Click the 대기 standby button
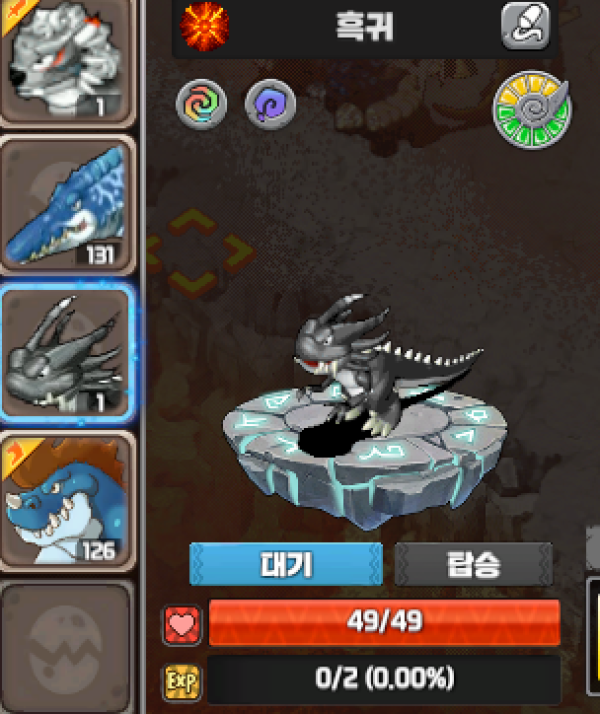600x714 pixels. tap(286, 565)
